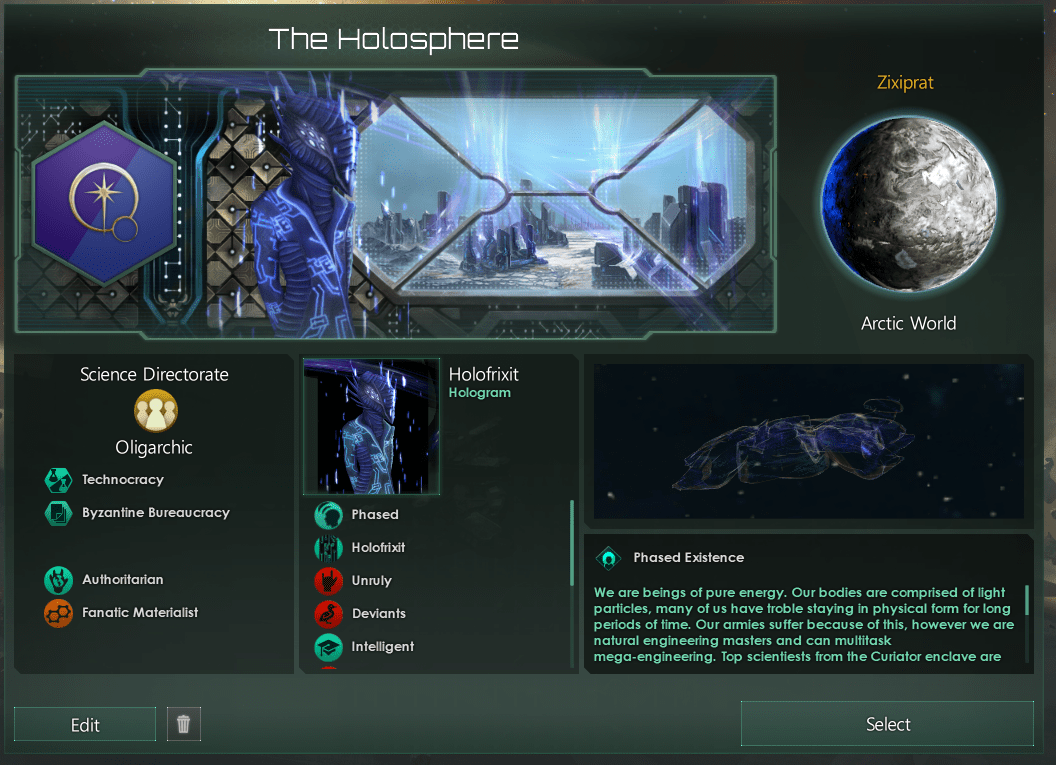Screen dimensions: 1056x765
Task: Click the origin description scrollbar
Action: tap(1027, 600)
